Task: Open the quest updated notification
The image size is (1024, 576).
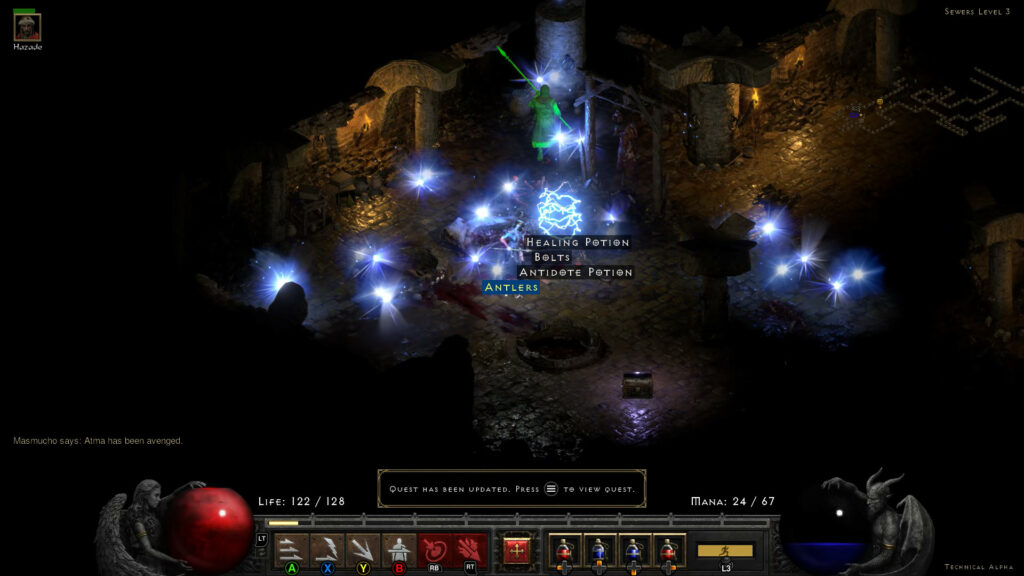Action: coord(511,489)
